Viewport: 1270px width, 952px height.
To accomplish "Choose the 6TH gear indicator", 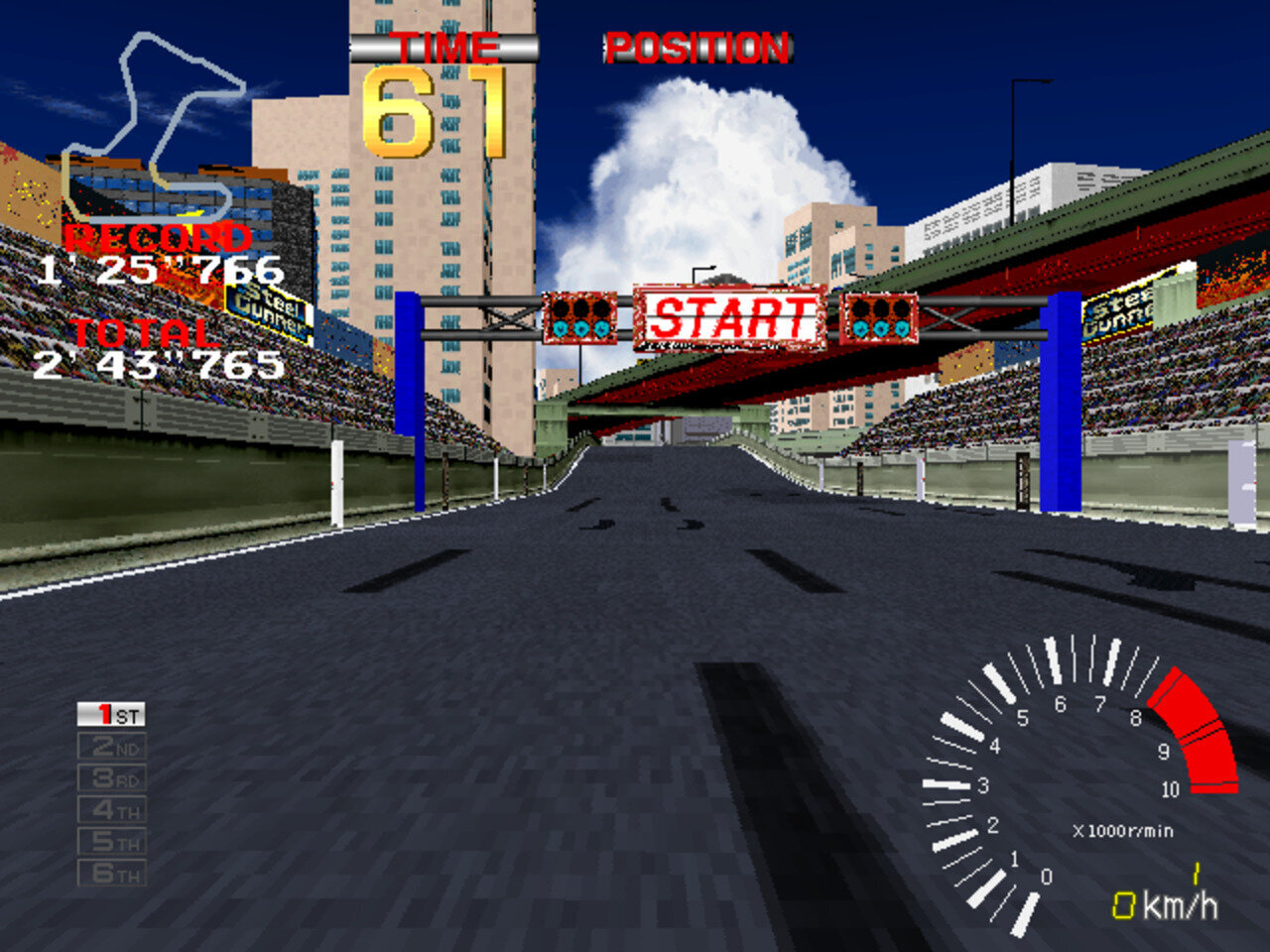I will [x=112, y=873].
